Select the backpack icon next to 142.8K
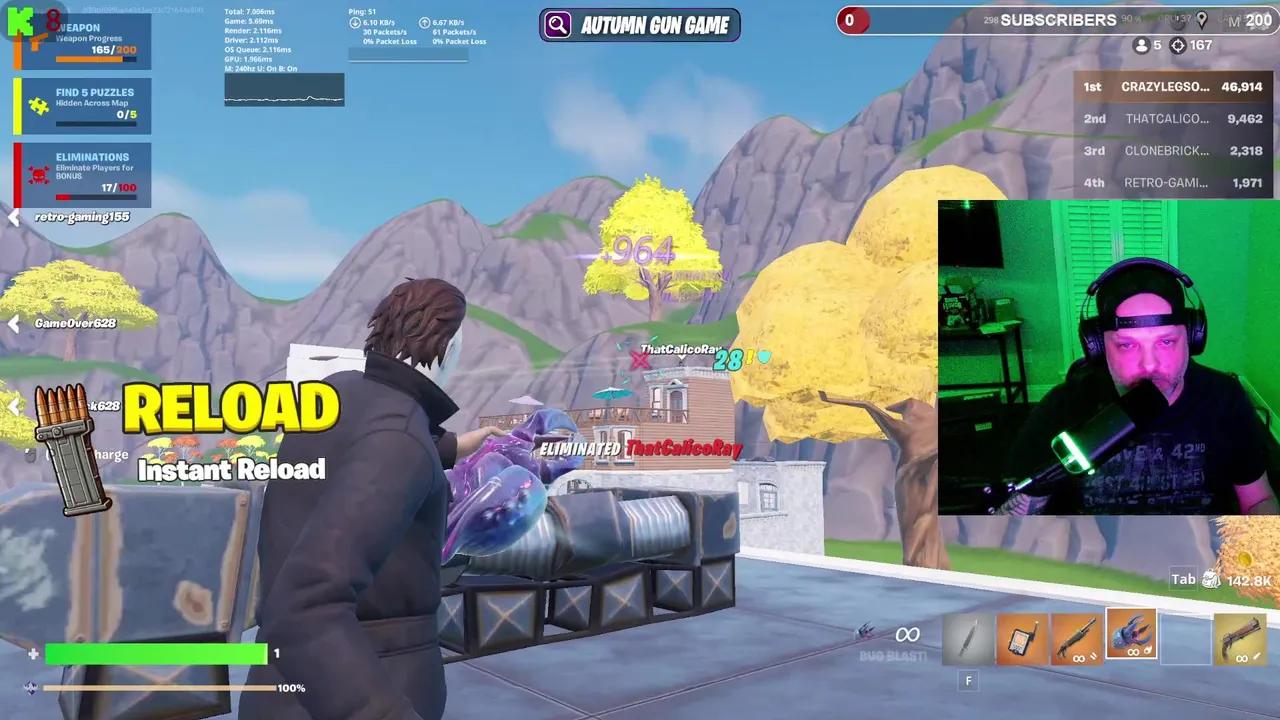The image size is (1280, 720). pyautogui.click(x=1209, y=578)
